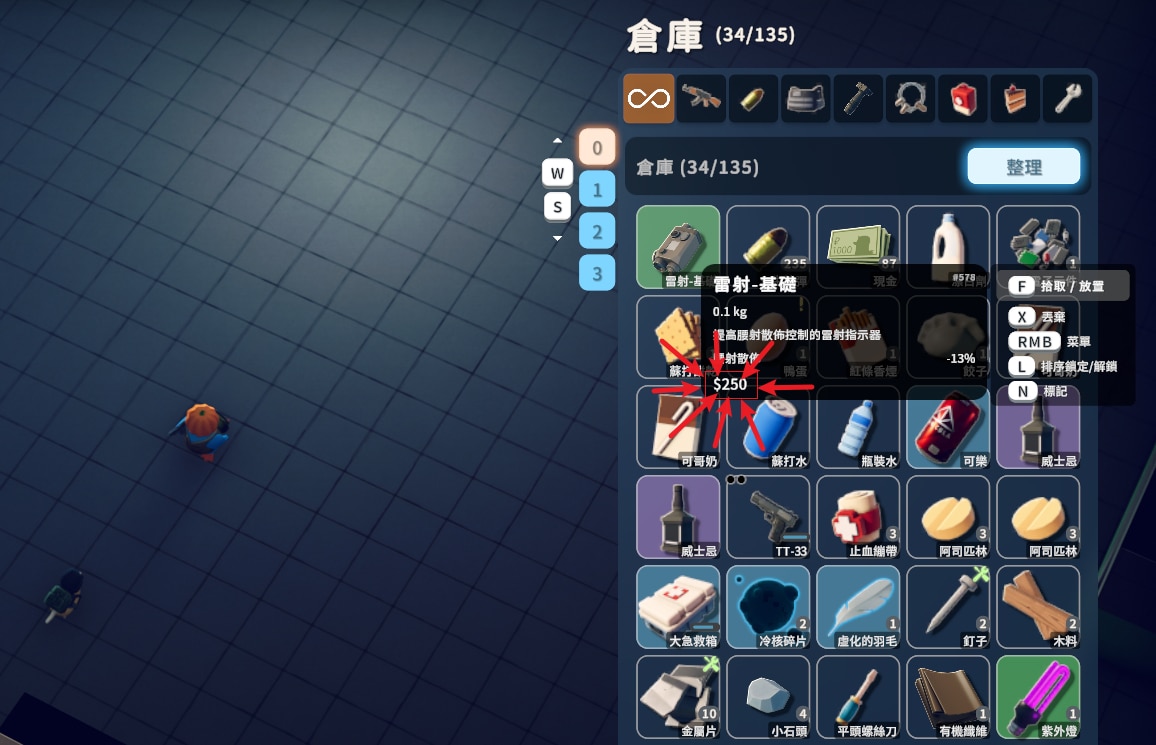Choose the 虛化的羽毛 feather slot
This screenshot has height=745, width=1156.
pos(858,607)
